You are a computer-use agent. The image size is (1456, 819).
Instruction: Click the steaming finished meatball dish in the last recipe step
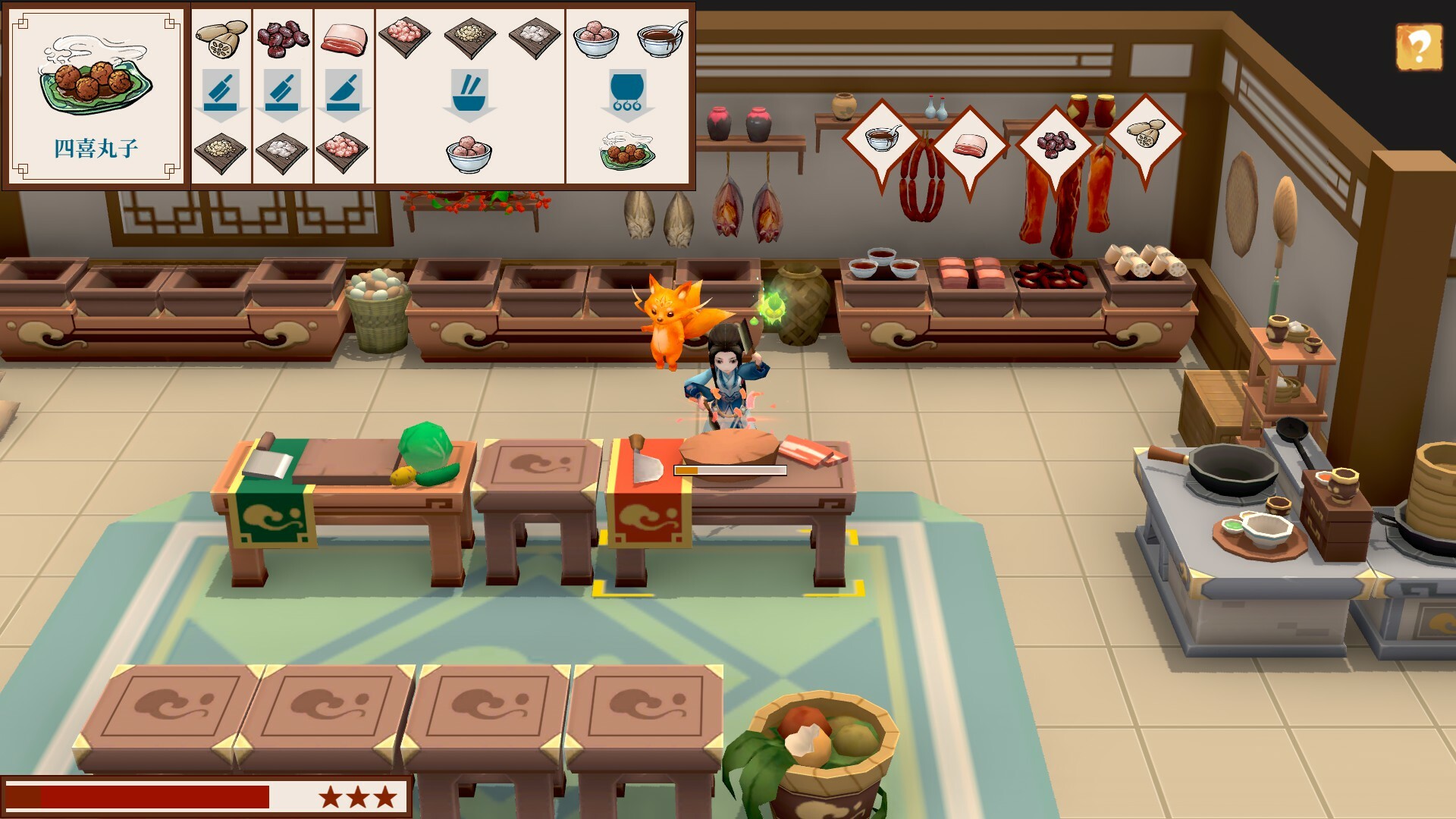(627, 150)
